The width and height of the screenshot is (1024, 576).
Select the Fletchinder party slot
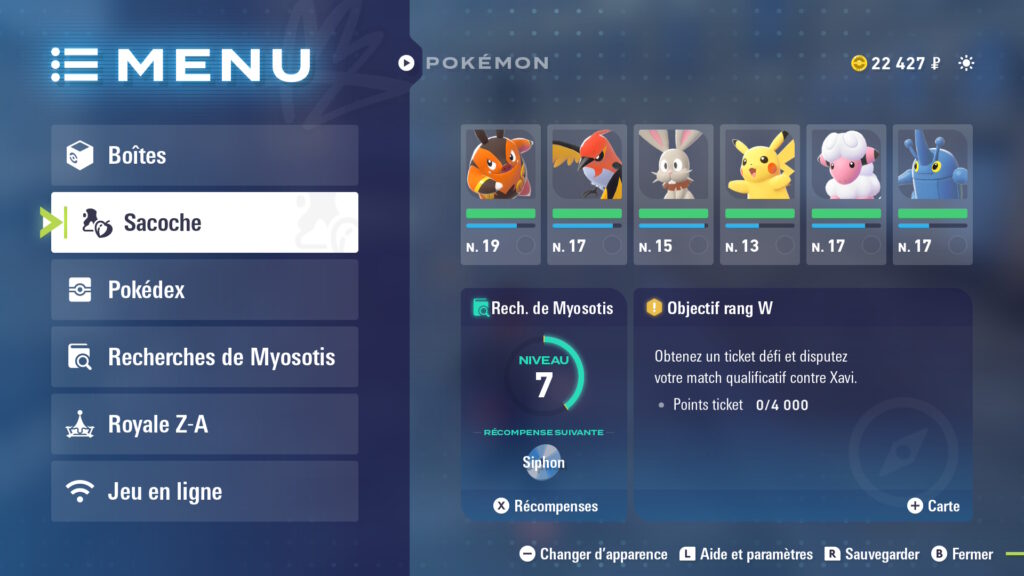tap(587, 194)
